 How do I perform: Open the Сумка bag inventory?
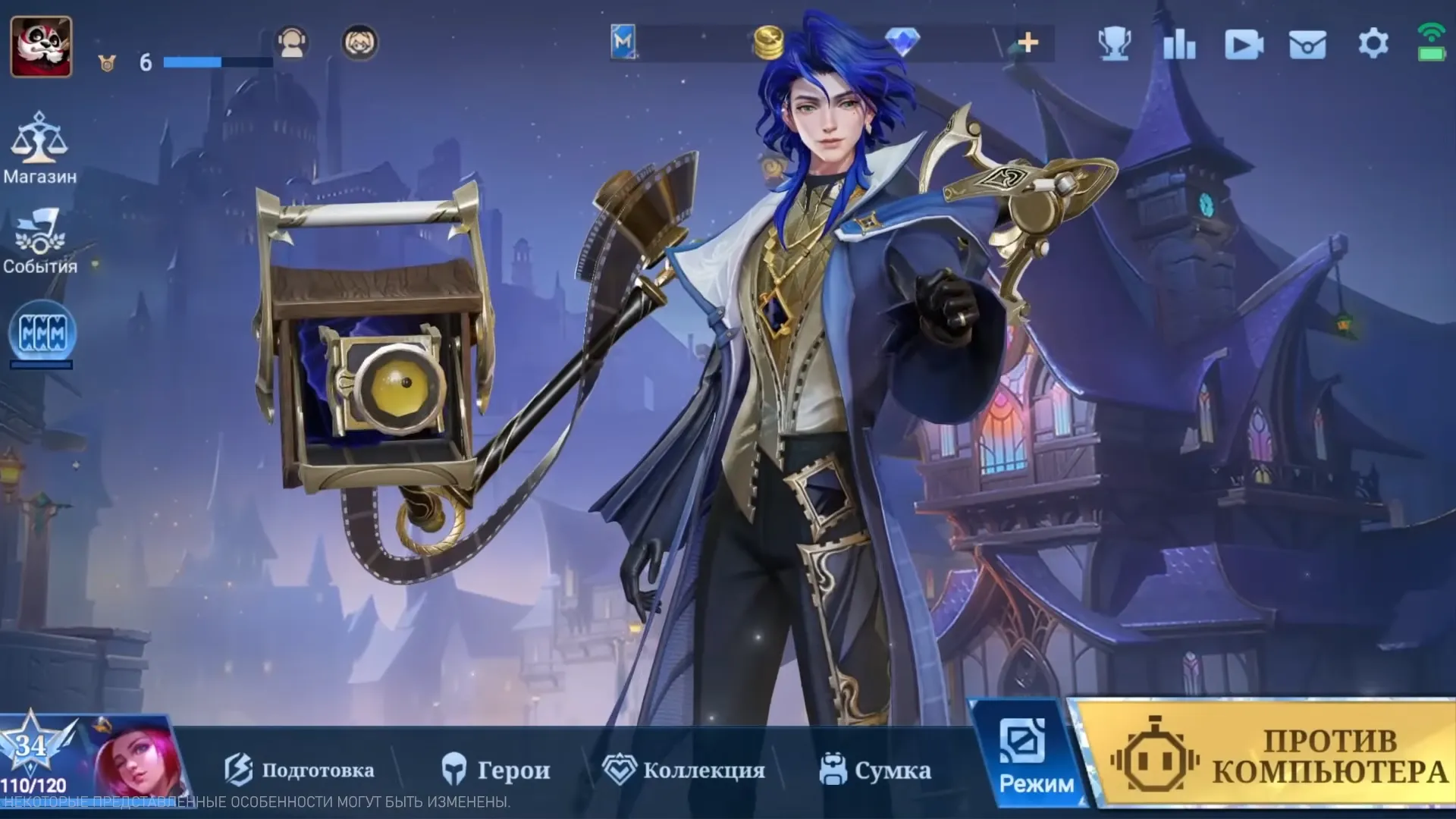[x=875, y=770]
